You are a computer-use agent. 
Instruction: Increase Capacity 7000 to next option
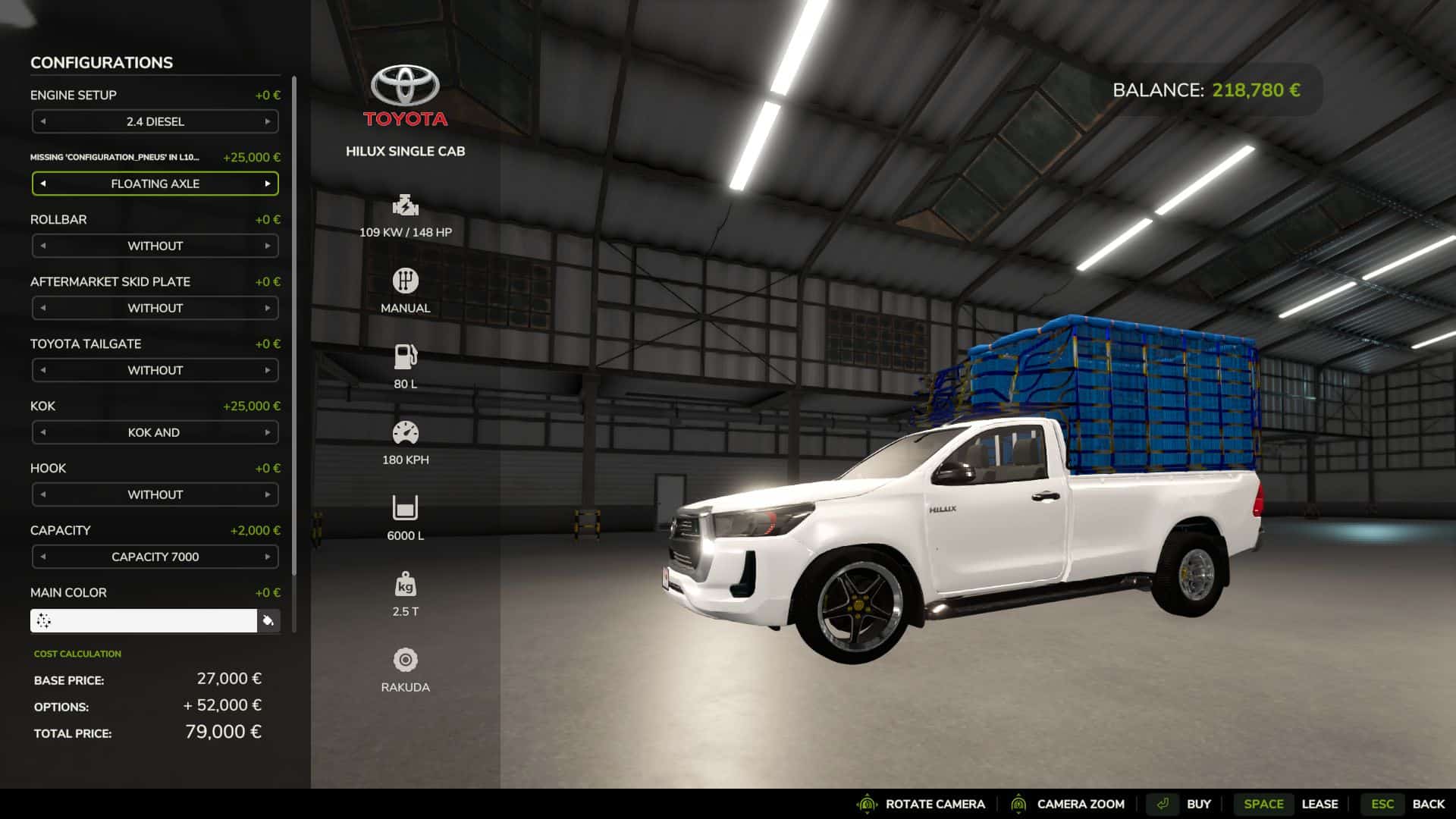pos(268,557)
